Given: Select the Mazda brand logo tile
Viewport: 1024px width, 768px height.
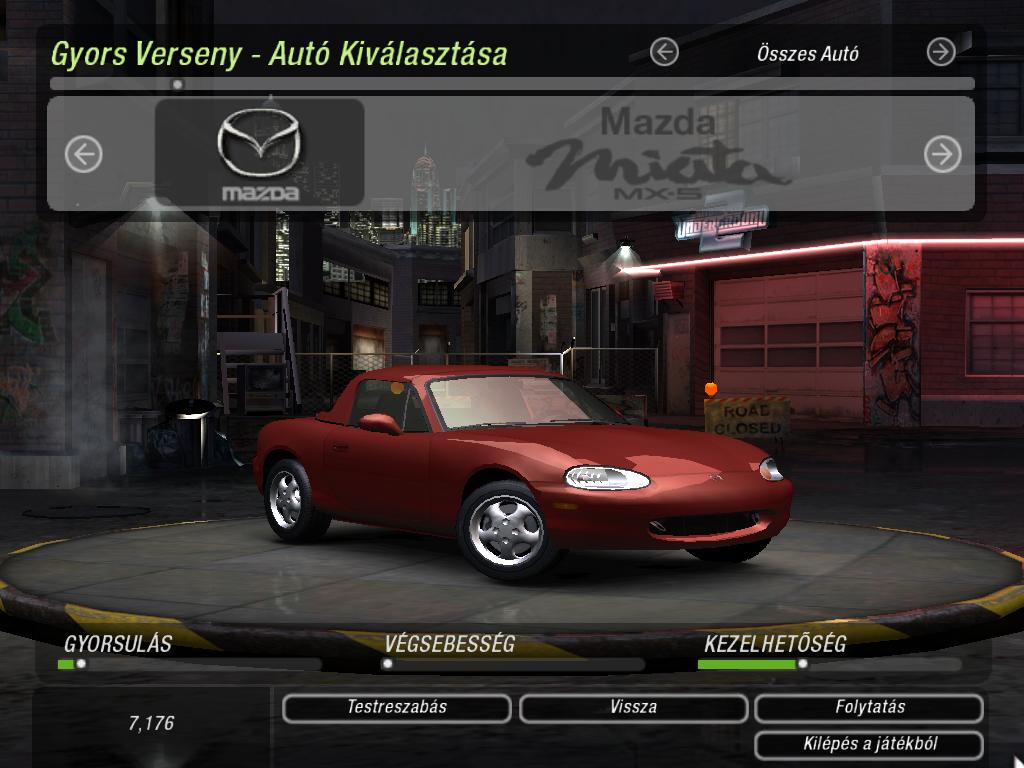Looking at the screenshot, I should pos(259,153).
